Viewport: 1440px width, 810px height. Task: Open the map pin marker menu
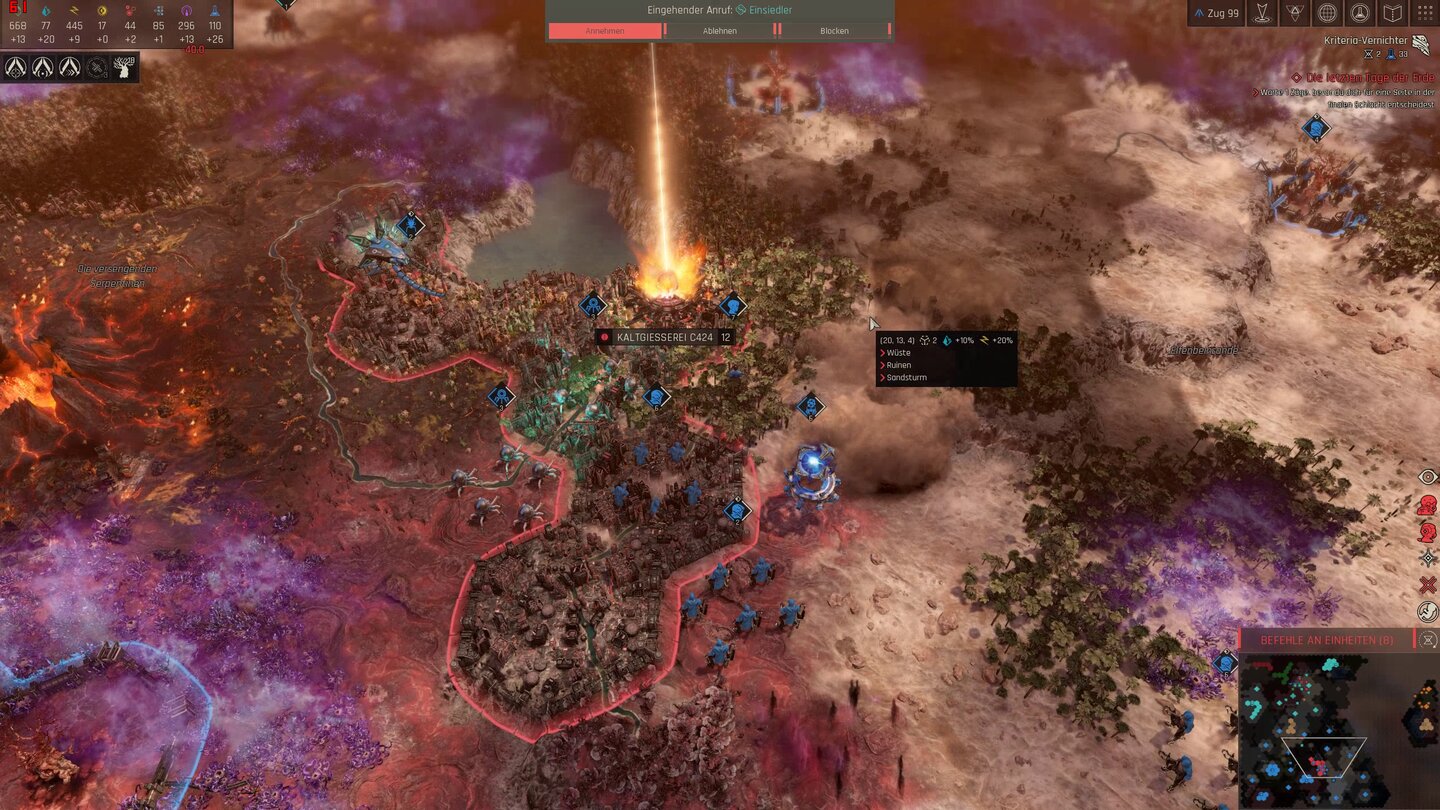tap(1264, 13)
